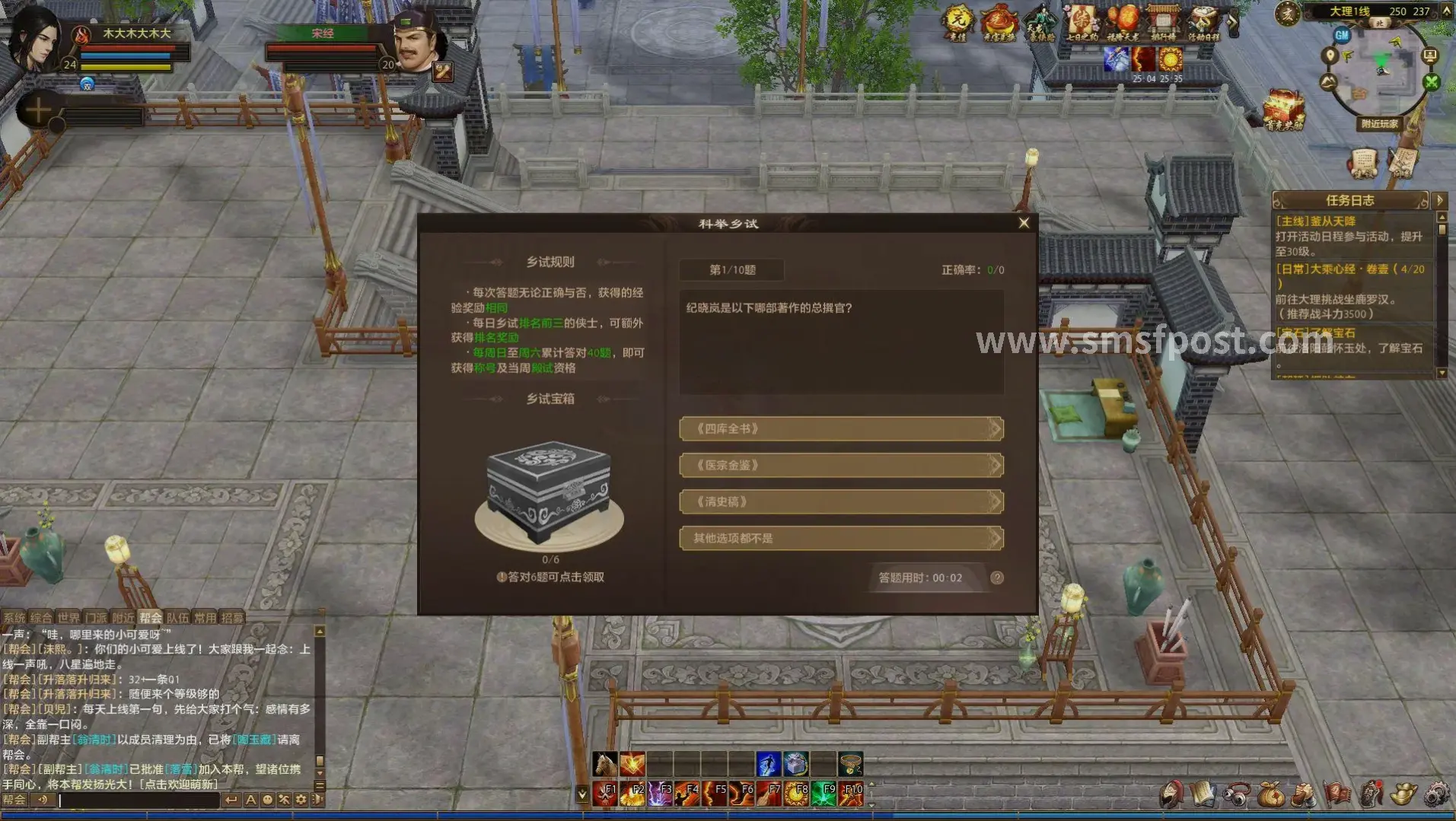The width and height of the screenshot is (1456, 821).
Task: Open the chat emoji picker
Action: pyautogui.click(x=267, y=800)
